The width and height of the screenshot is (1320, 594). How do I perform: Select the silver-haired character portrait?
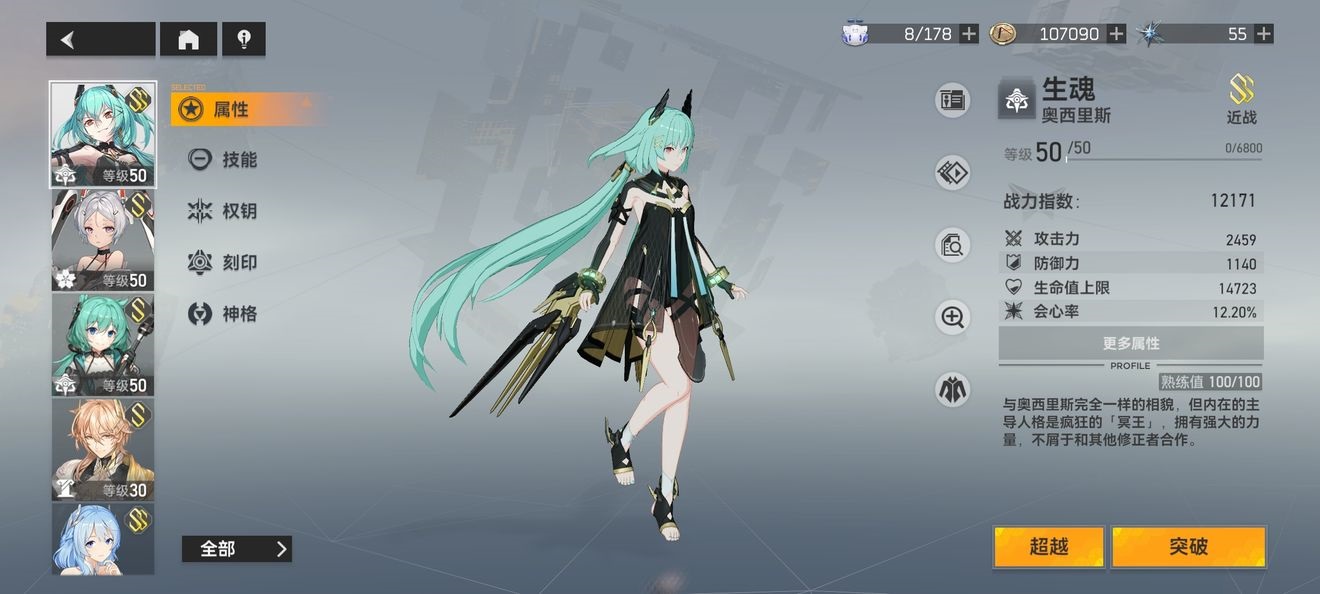coord(103,240)
